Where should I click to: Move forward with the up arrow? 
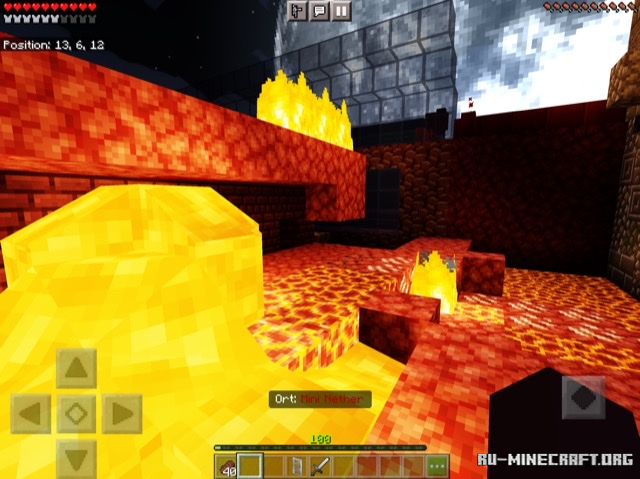coord(76,368)
